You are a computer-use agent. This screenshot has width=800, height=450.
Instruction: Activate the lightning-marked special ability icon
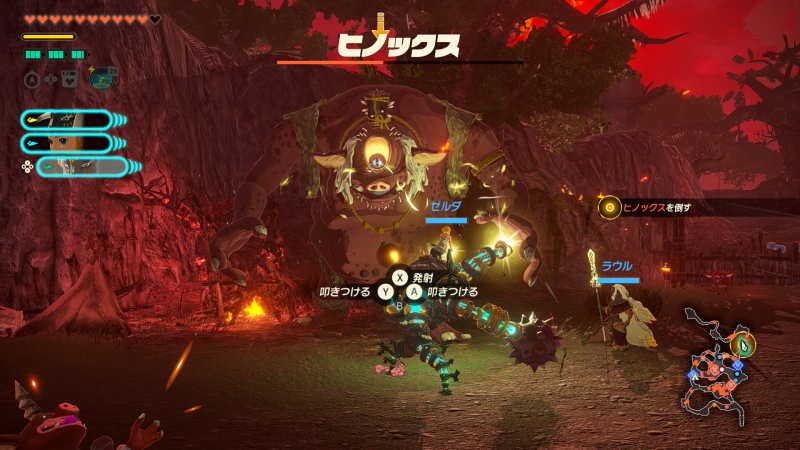point(101,78)
